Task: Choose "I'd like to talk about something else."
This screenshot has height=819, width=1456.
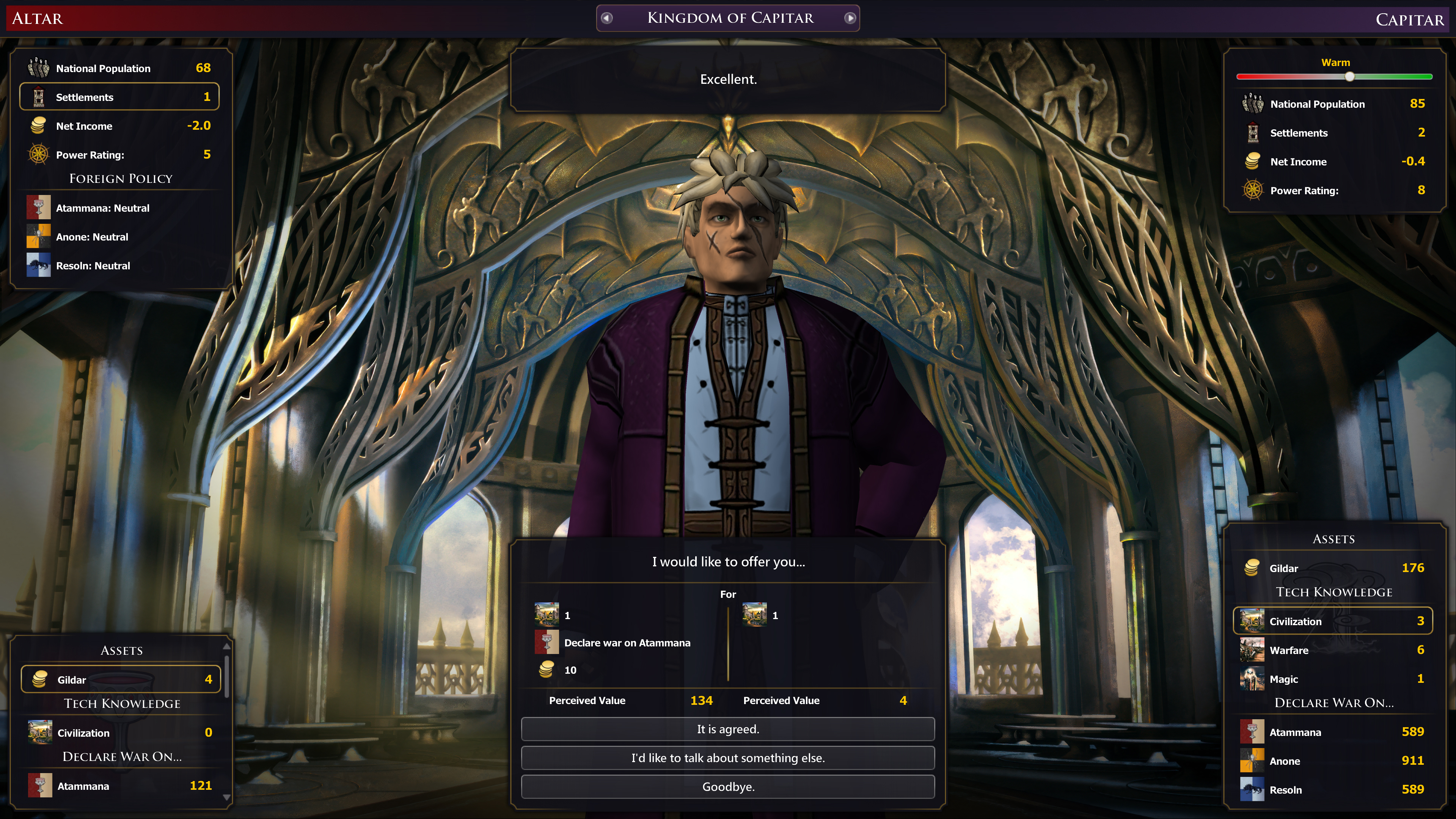Action: (727, 758)
